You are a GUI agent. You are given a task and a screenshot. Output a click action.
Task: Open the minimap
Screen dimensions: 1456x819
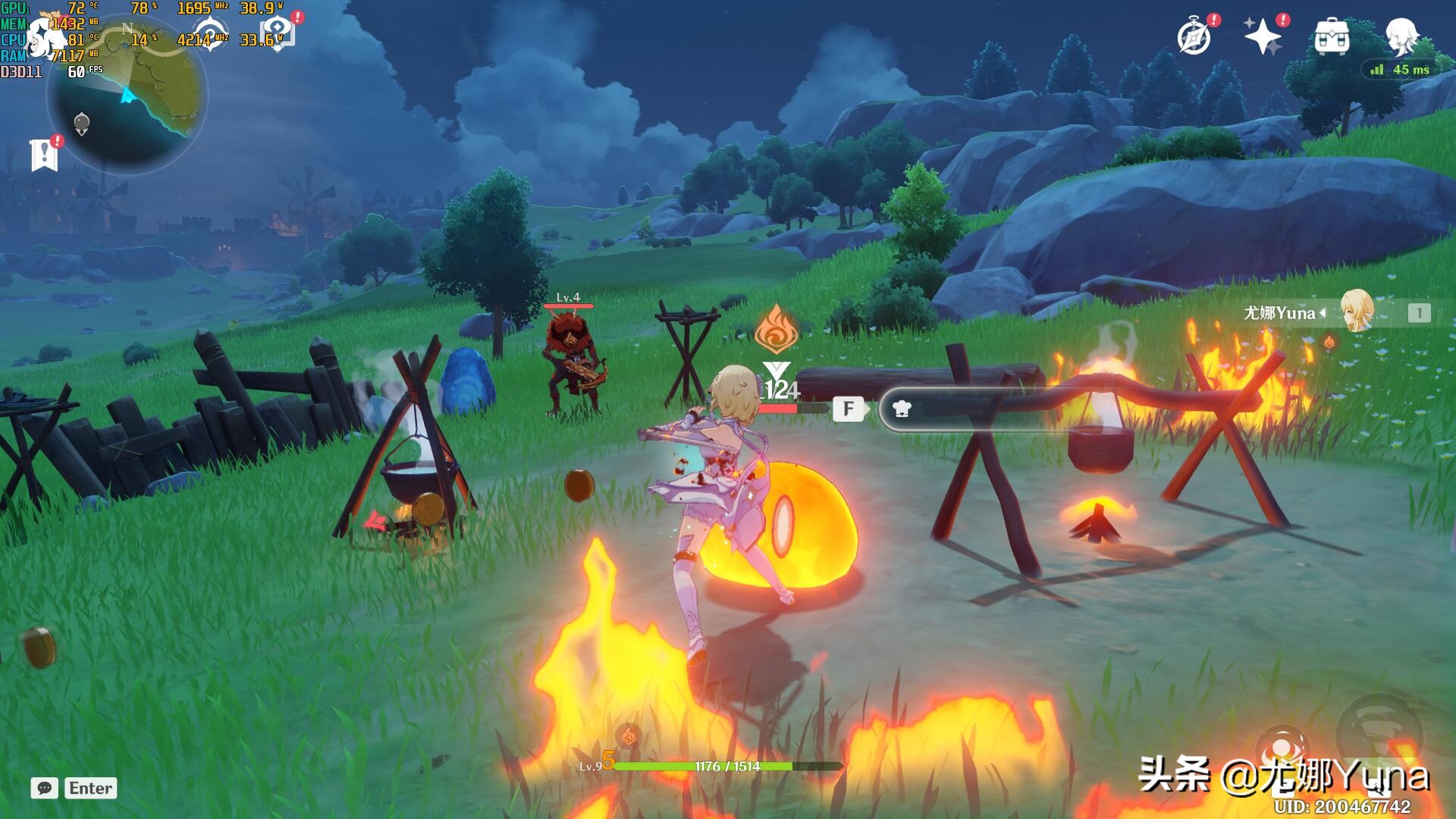click(127, 95)
